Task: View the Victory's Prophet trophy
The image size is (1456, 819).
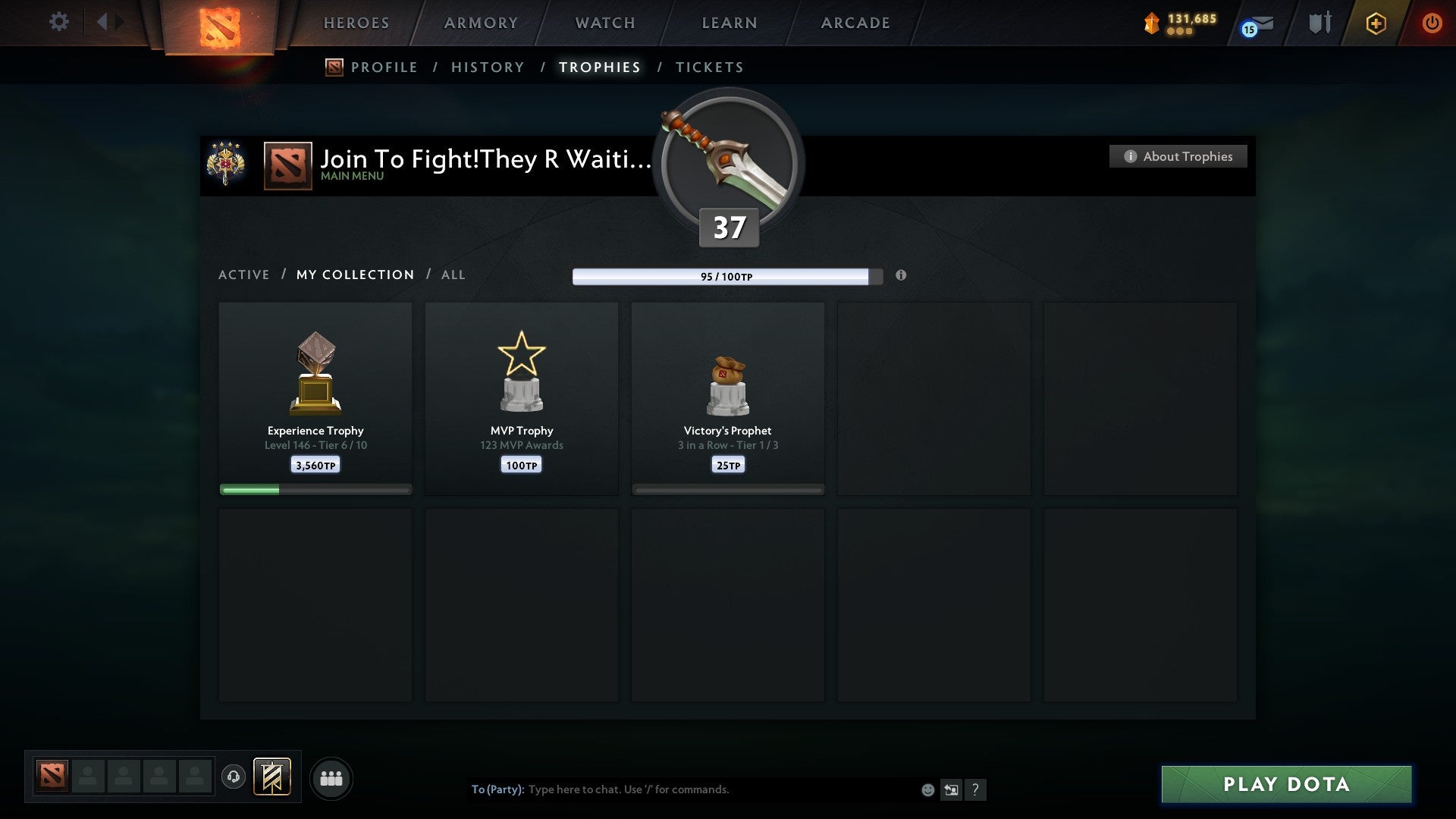Action: (x=727, y=394)
